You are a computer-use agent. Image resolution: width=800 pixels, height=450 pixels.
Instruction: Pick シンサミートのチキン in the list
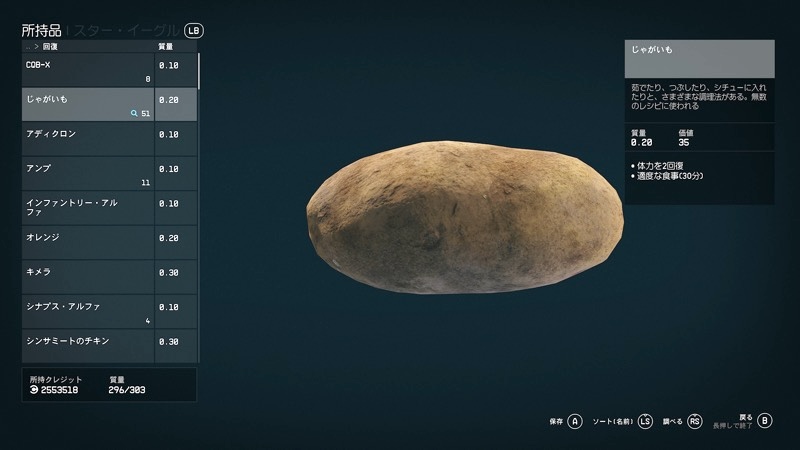coord(88,346)
